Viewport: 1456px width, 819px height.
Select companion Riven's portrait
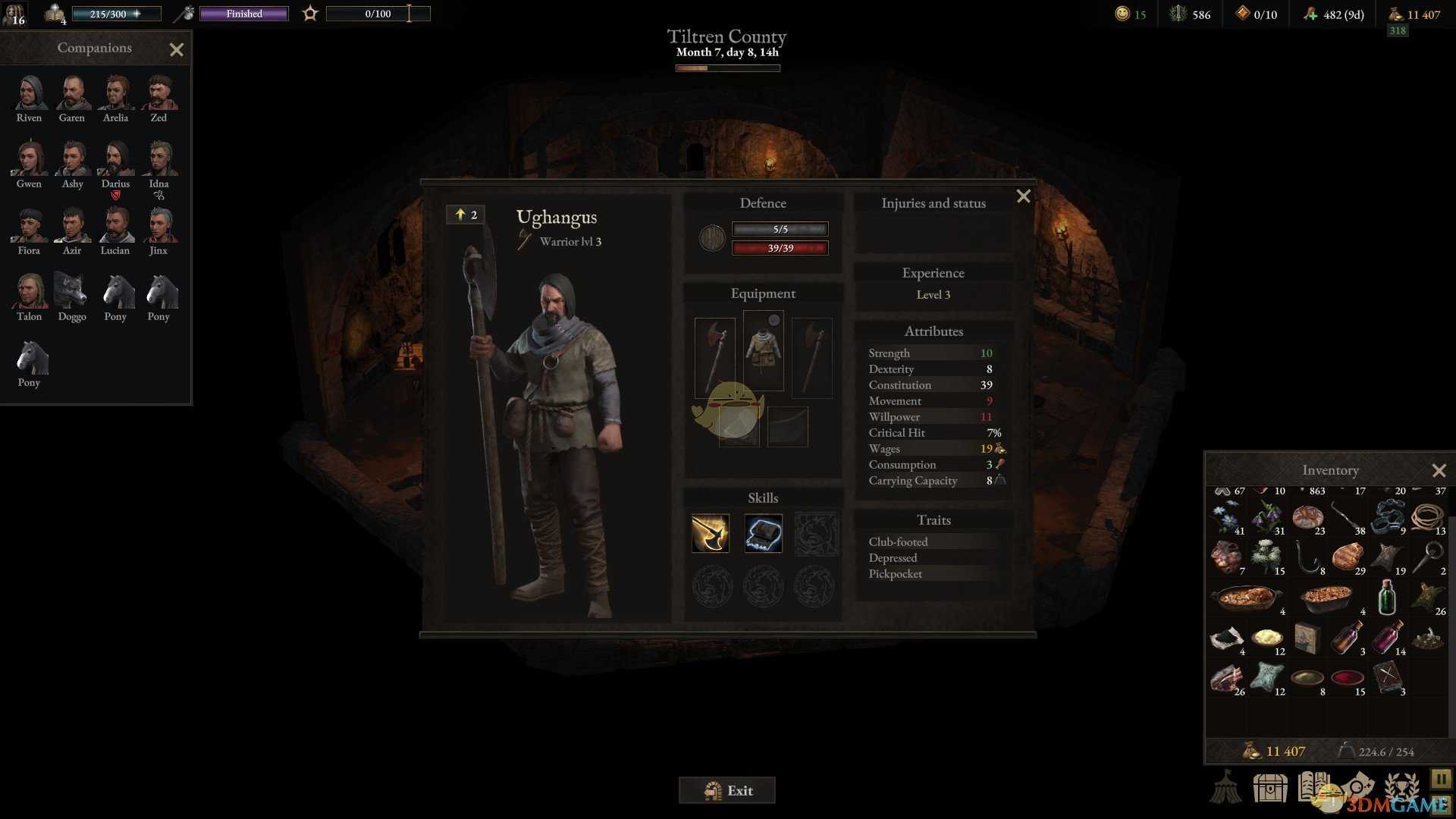[x=30, y=94]
